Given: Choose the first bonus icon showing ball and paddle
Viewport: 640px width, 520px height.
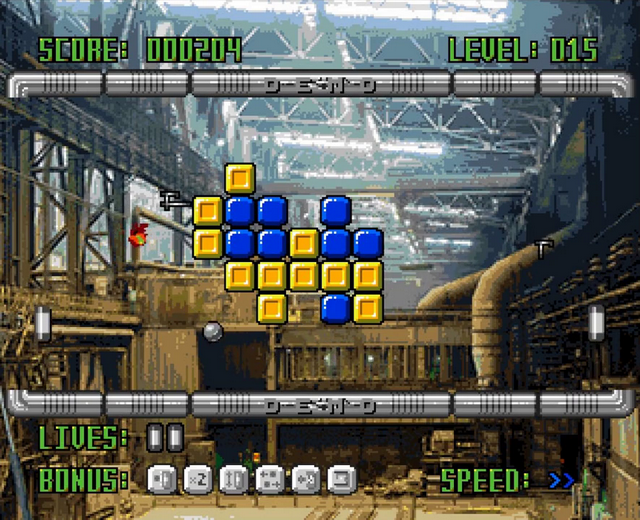Looking at the screenshot, I should 162,480.
